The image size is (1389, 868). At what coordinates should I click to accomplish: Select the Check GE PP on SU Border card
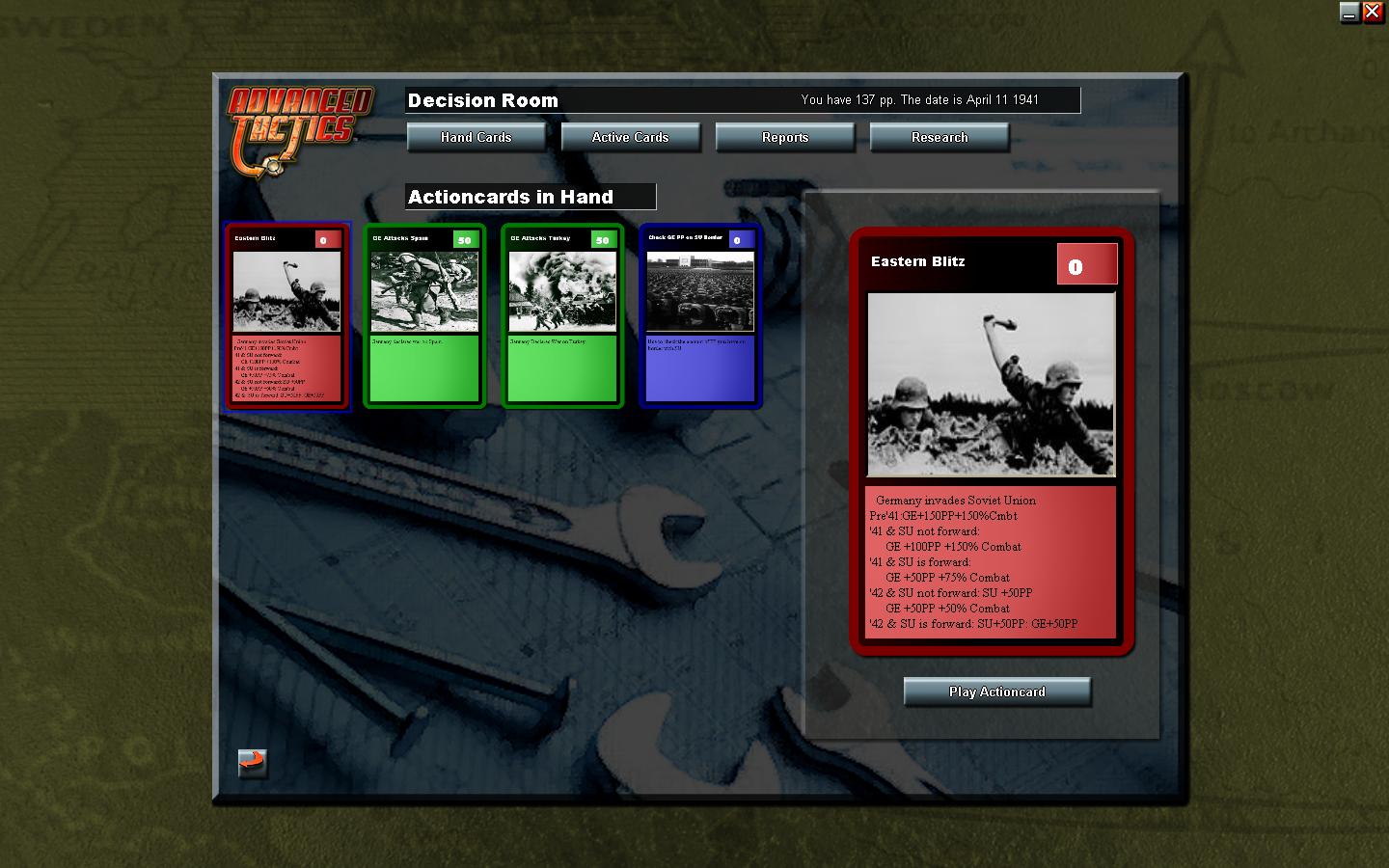coord(699,316)
